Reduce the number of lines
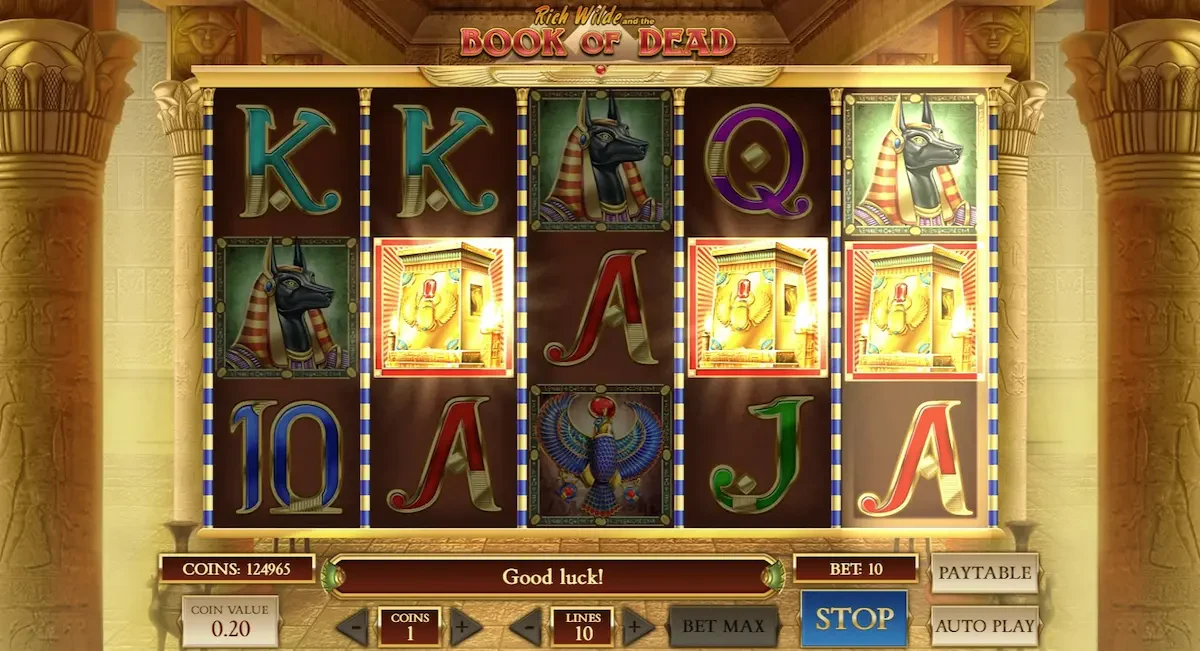 (525, 628)
